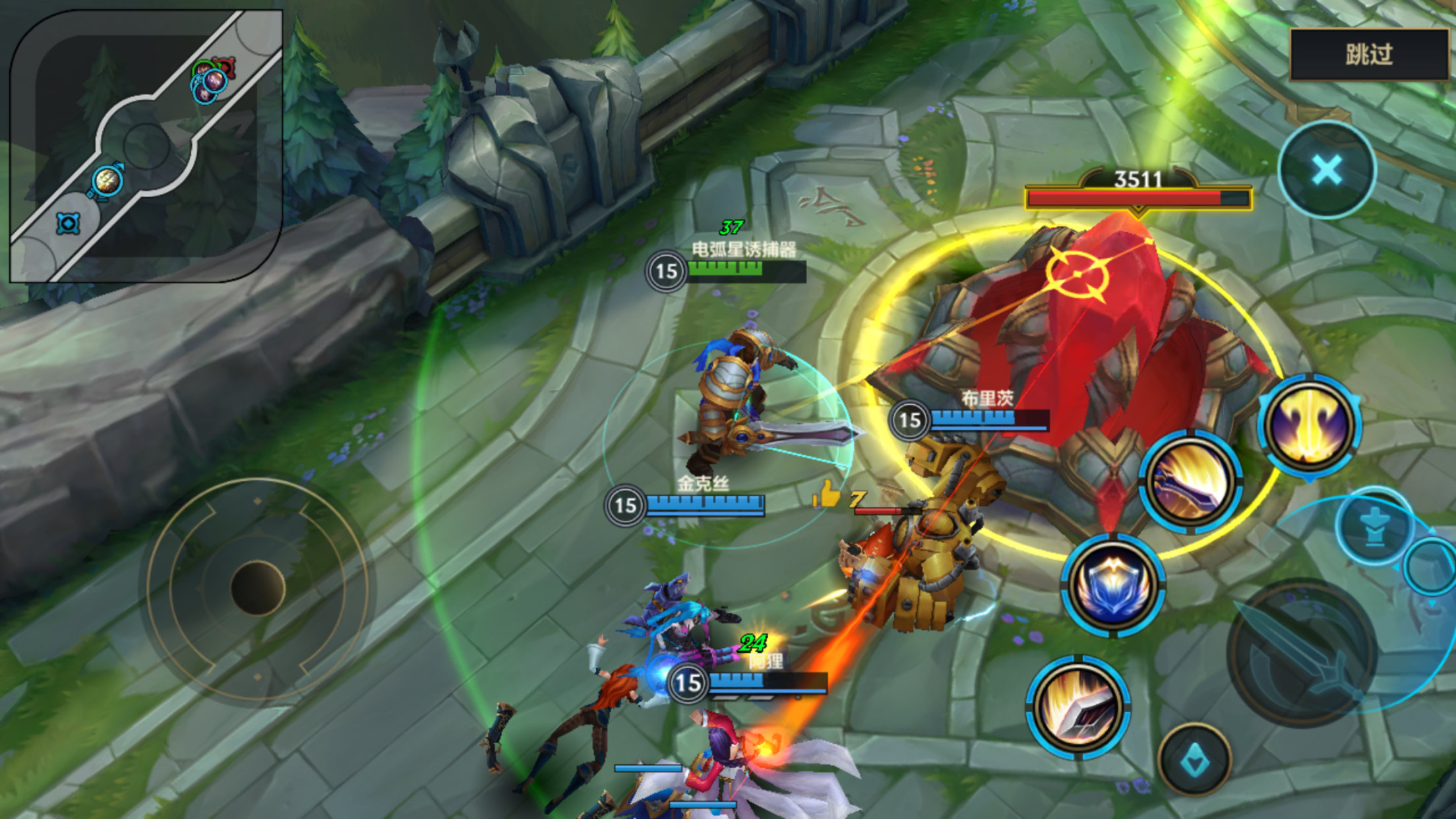Tap the 跳过 skip button
The image size is (1456, 819).
[1368, 54]
